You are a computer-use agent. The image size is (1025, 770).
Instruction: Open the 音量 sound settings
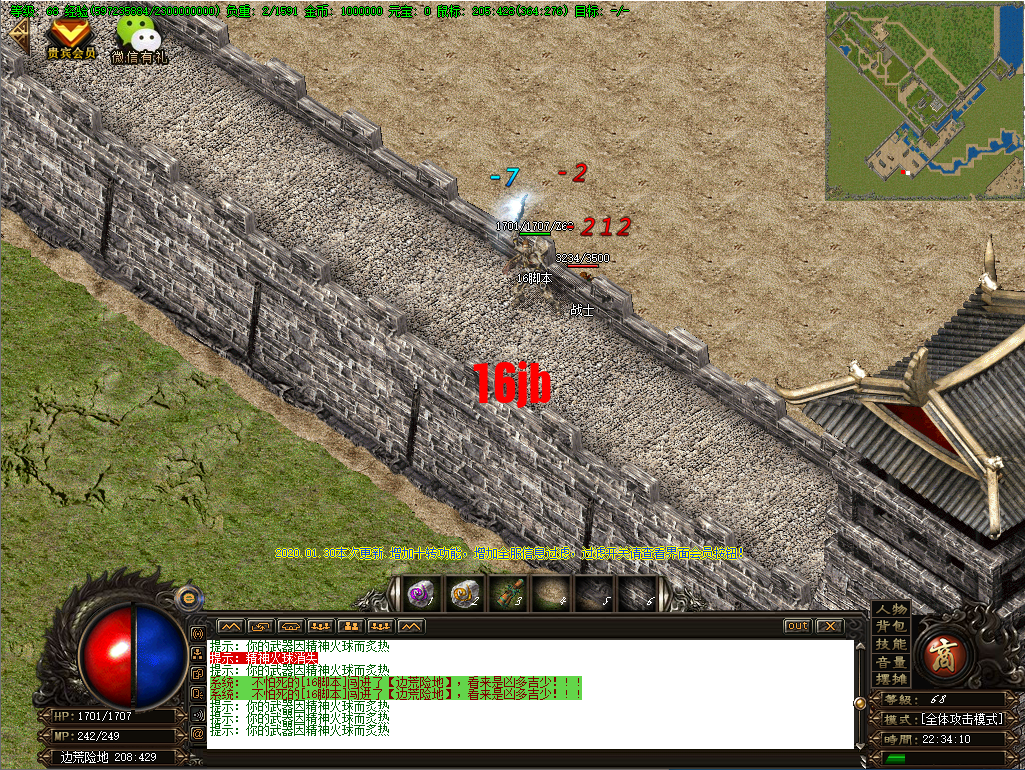click(x=891, y=662)
